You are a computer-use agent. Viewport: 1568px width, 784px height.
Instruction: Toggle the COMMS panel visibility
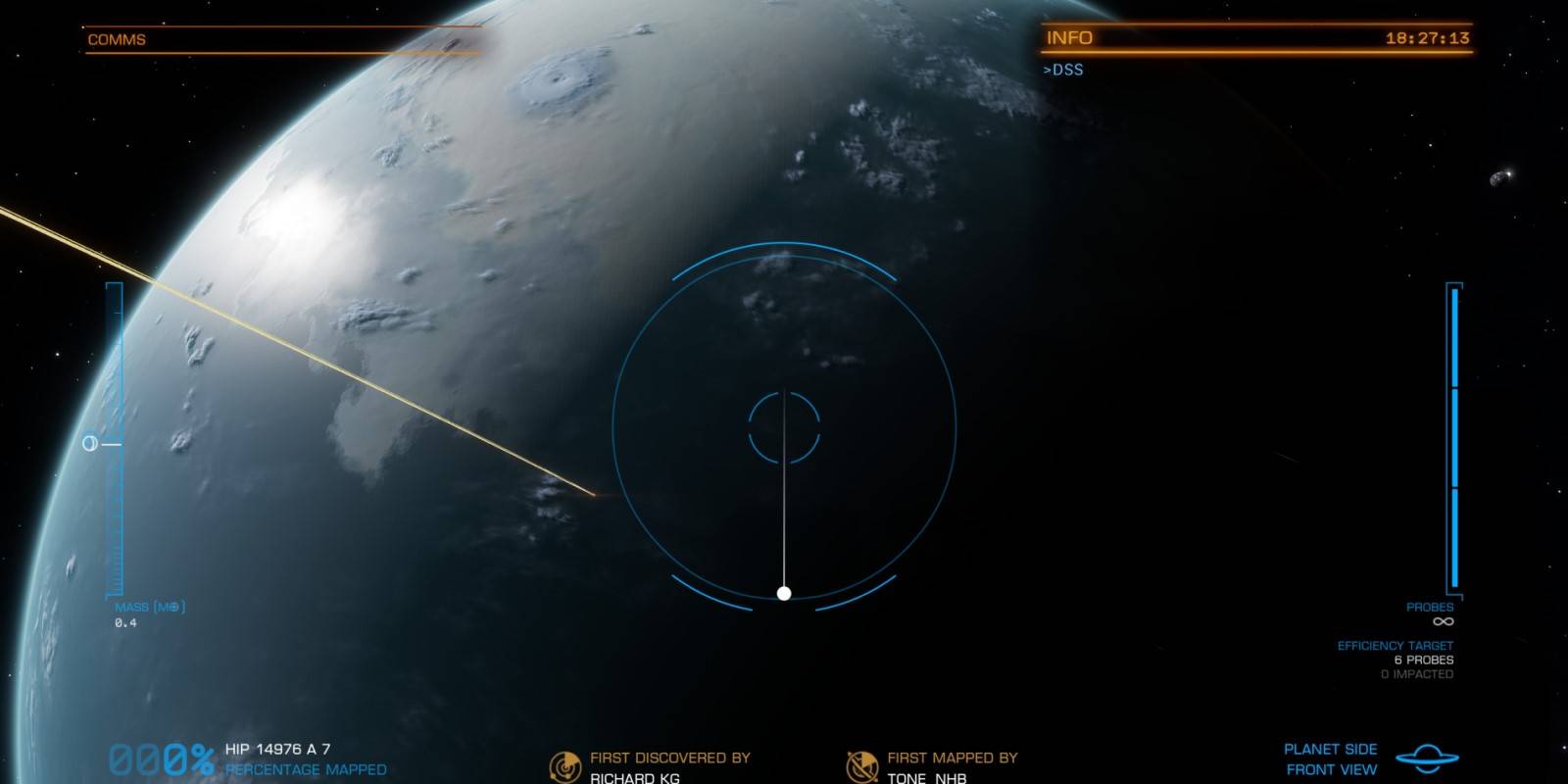tap(118, 39)
